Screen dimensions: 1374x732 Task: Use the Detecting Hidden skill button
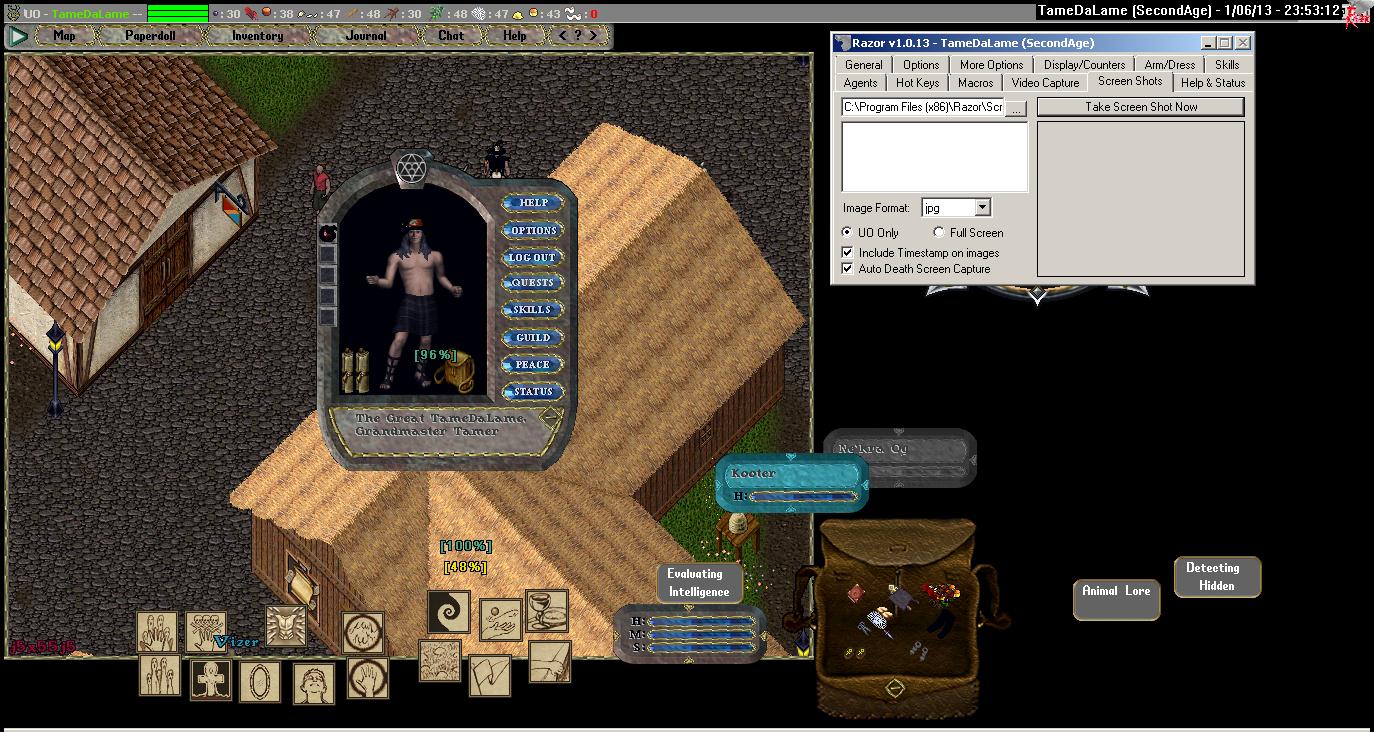pyautogui.click(x=1216, y=577)
